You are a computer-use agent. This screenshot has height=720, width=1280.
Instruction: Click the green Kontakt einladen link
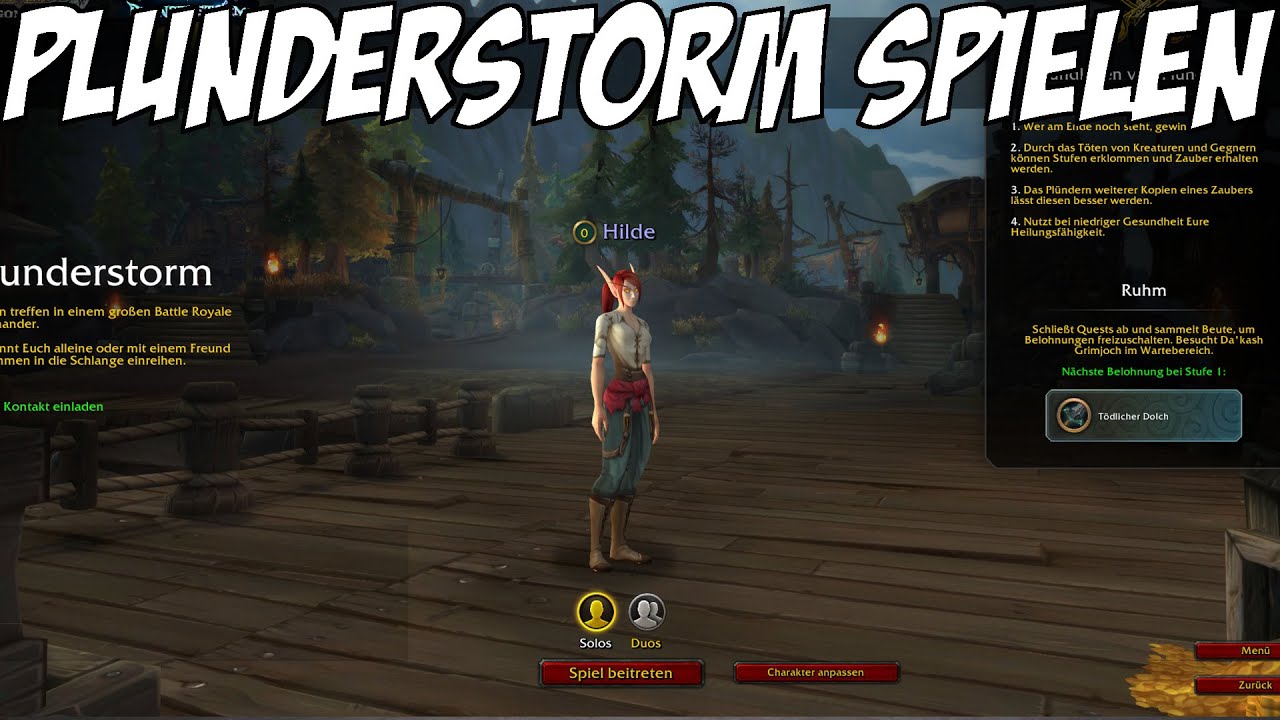pyautogui.click(x=53, y=406)
